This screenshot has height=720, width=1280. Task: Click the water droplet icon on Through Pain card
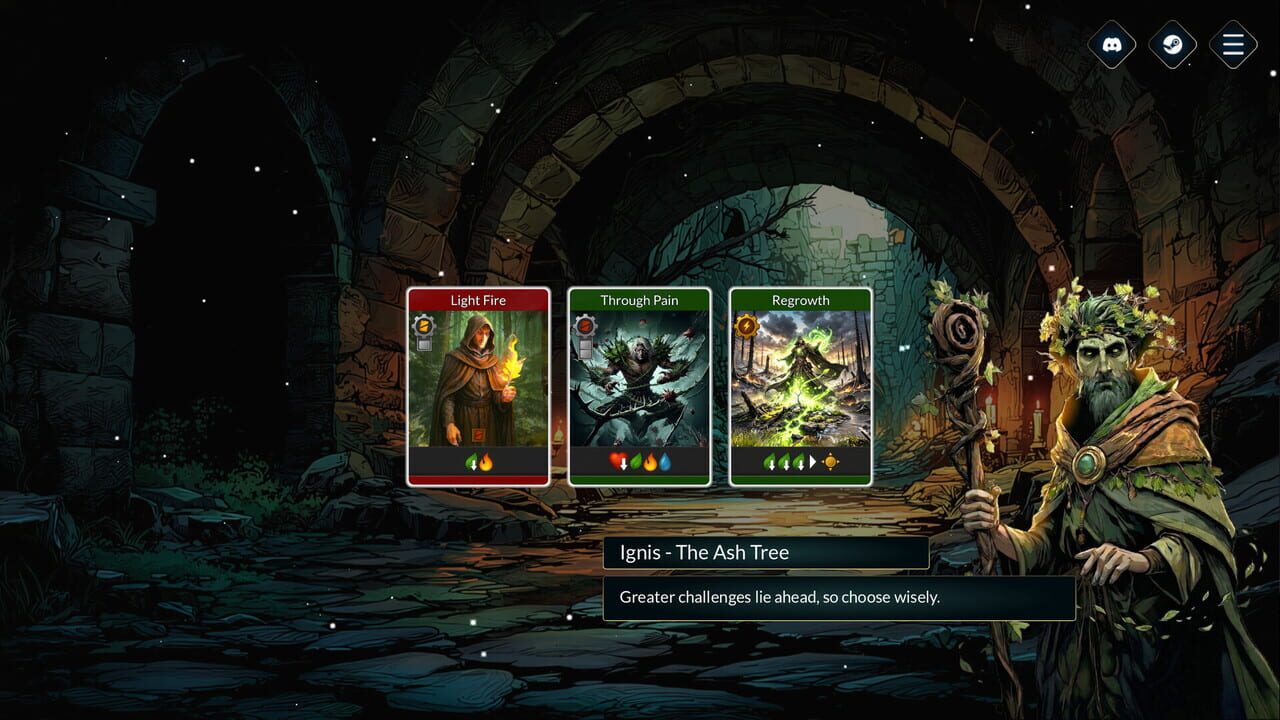point(666,461)
